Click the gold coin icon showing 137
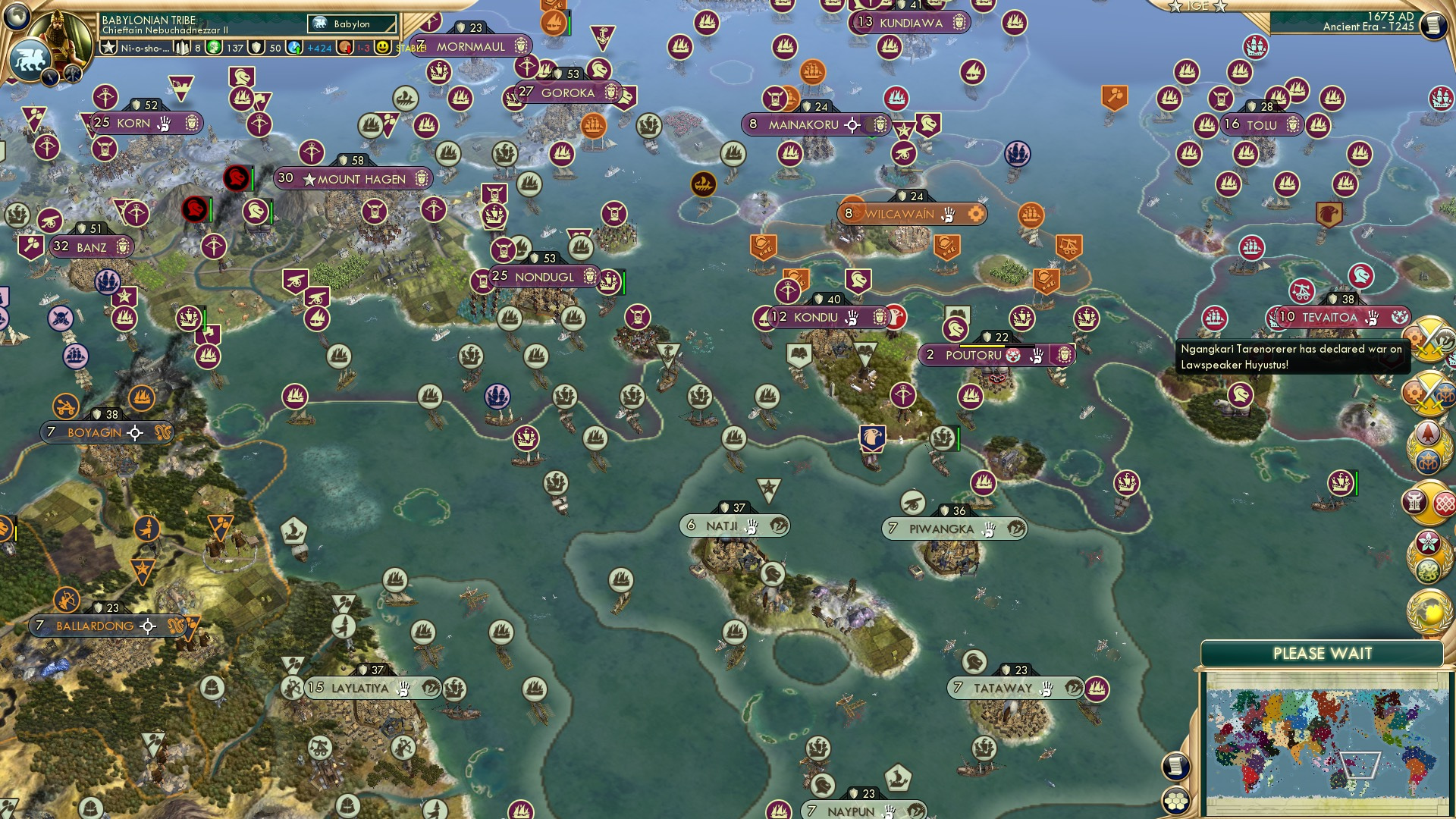This screenshot has width=1456, height=819. tap(212, 48)
